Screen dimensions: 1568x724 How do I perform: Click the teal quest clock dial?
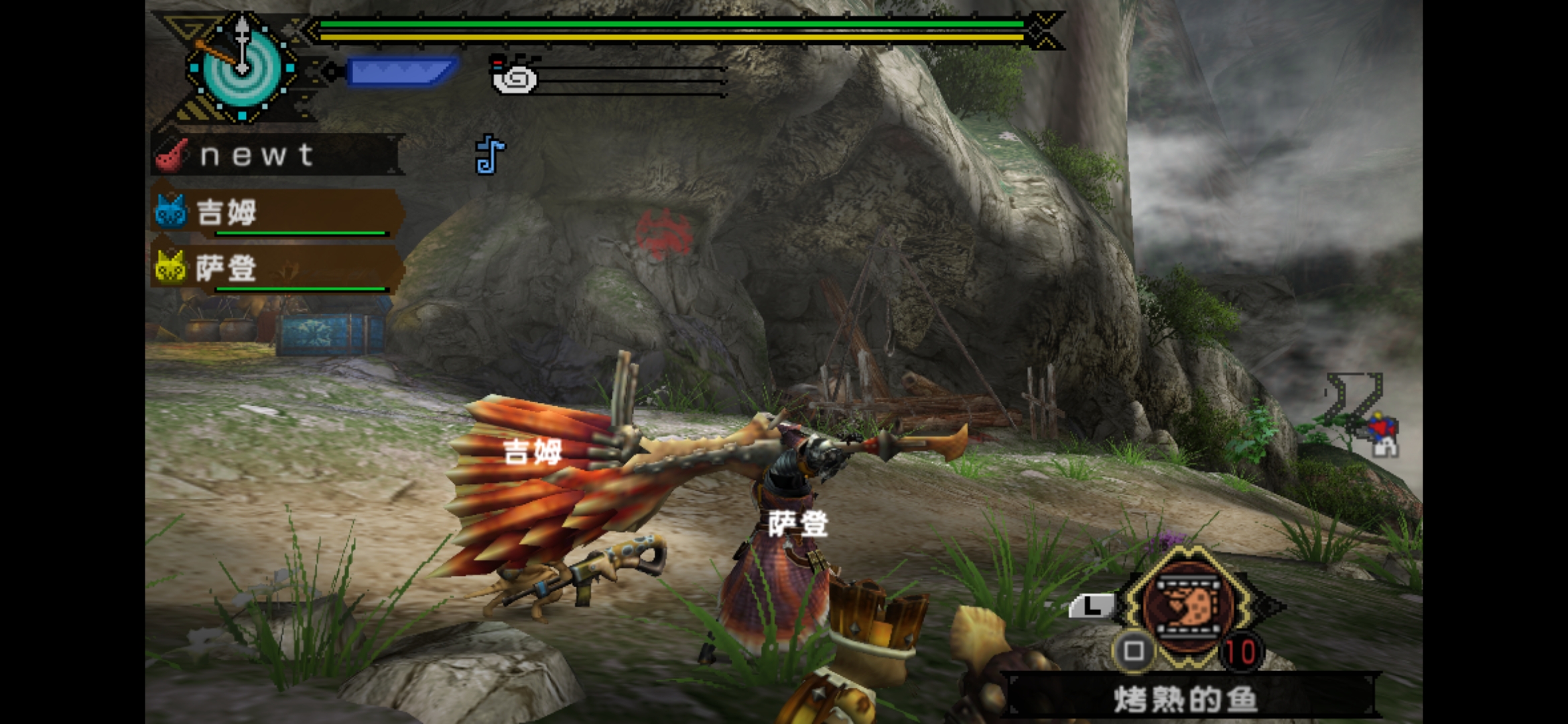tap(242, 68)
